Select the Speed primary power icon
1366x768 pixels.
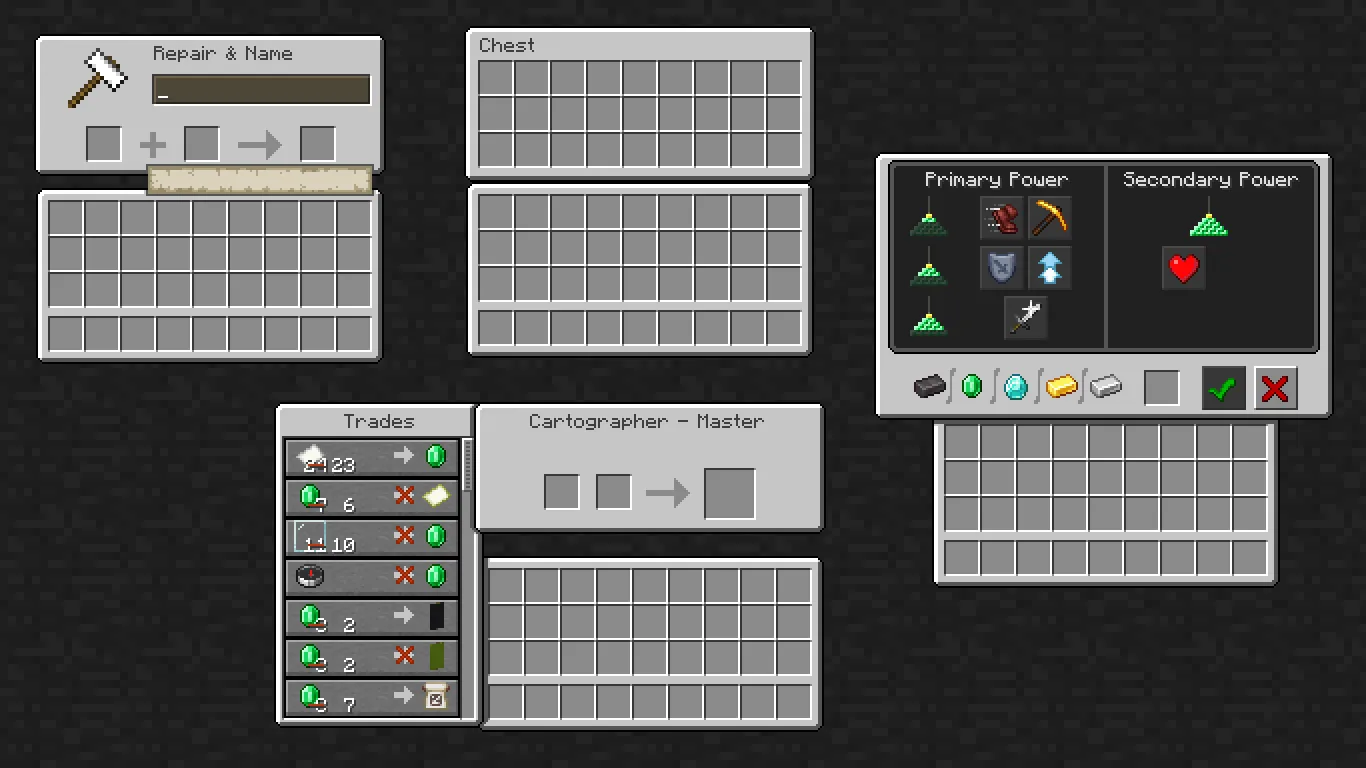pos(1001,218)
